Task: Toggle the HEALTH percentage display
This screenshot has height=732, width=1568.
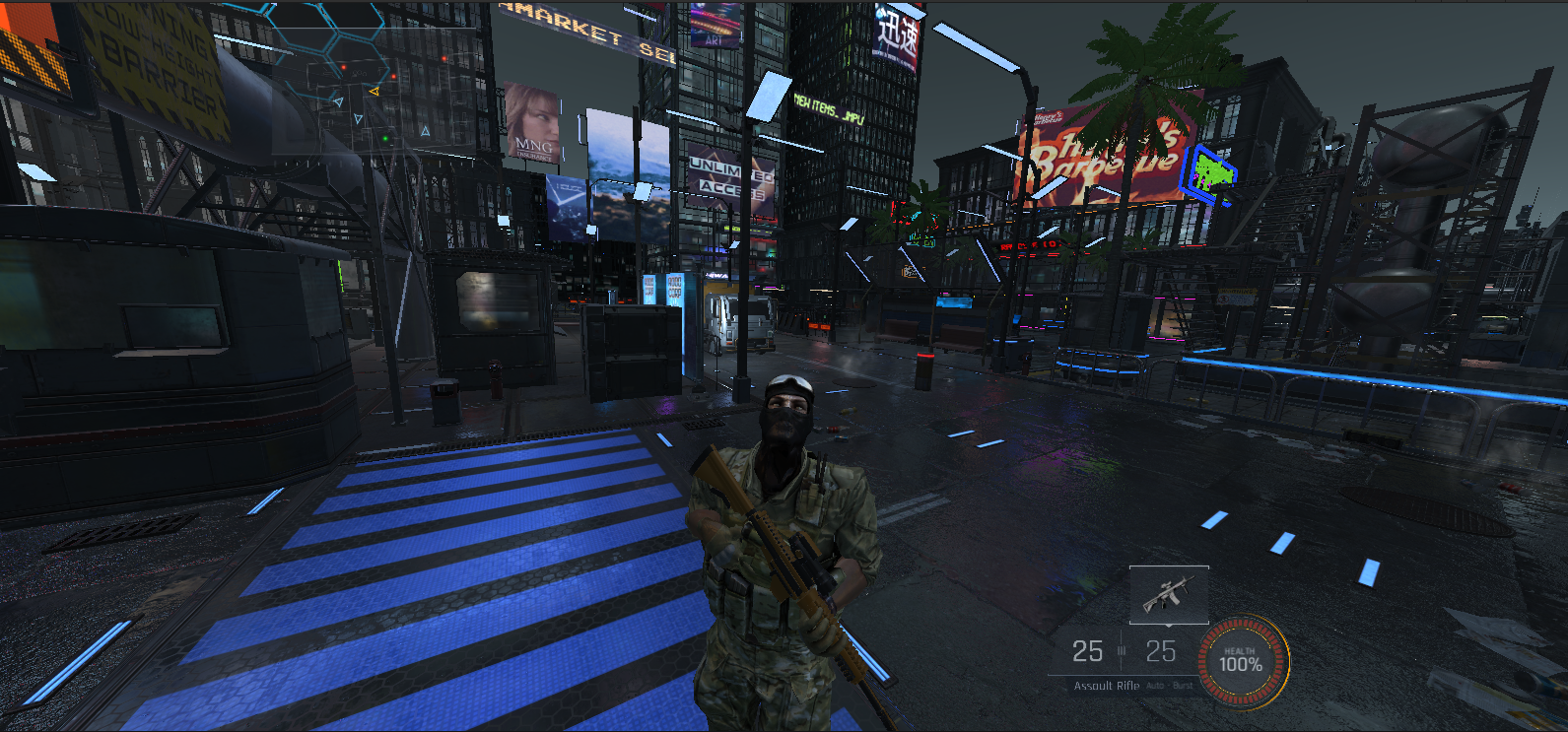Action: (1241, 662)
